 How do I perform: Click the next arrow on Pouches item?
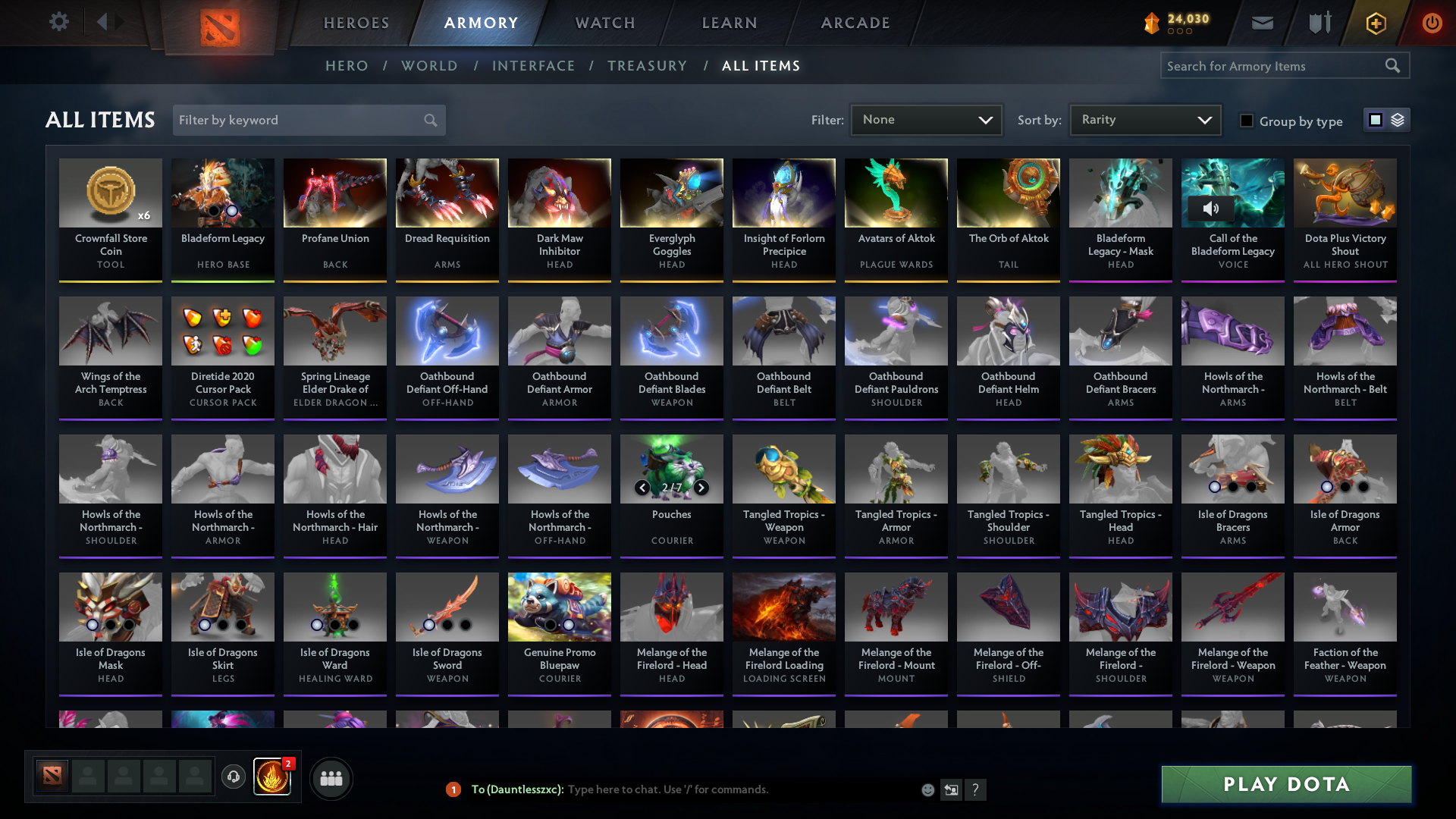701,488
